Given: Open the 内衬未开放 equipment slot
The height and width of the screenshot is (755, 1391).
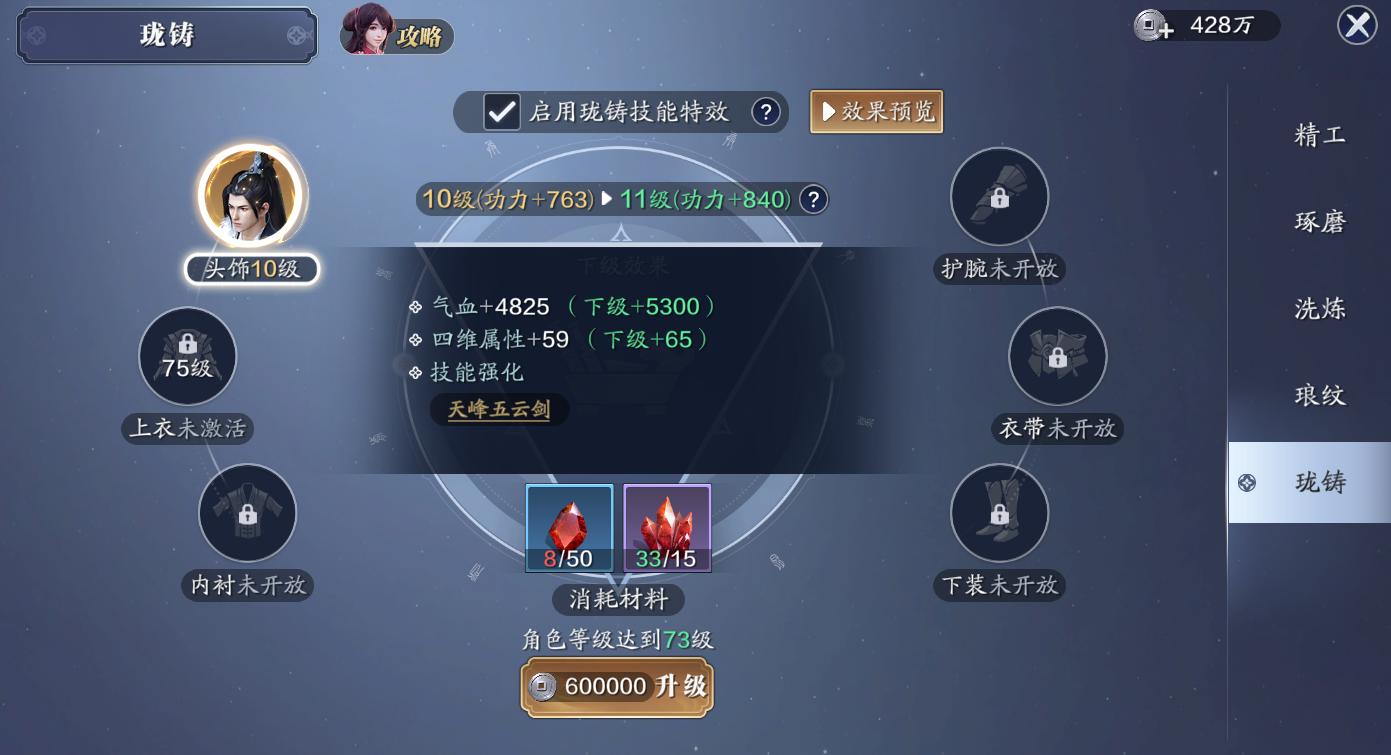Looking at the screenshot, I should [247, 513].
